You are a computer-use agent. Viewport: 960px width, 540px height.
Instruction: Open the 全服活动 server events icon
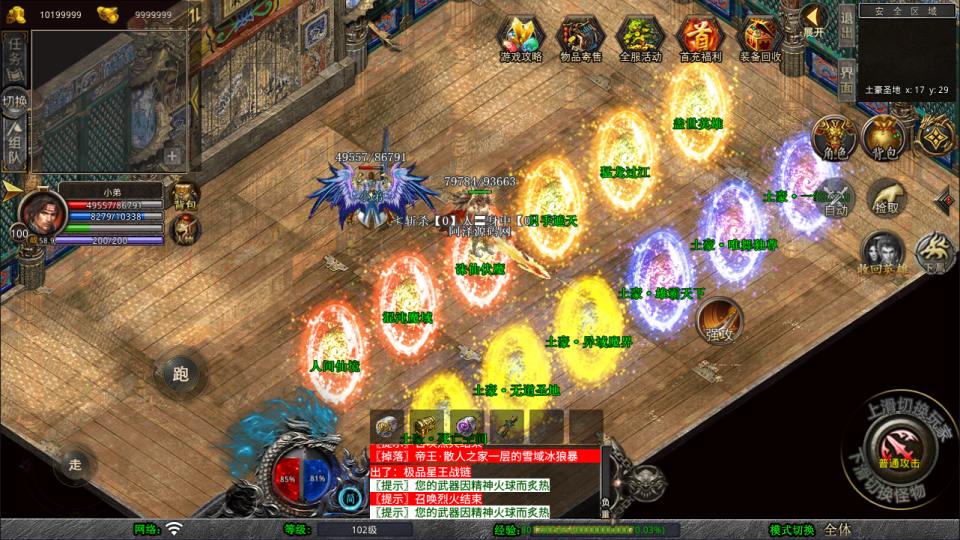coord(640,38)
